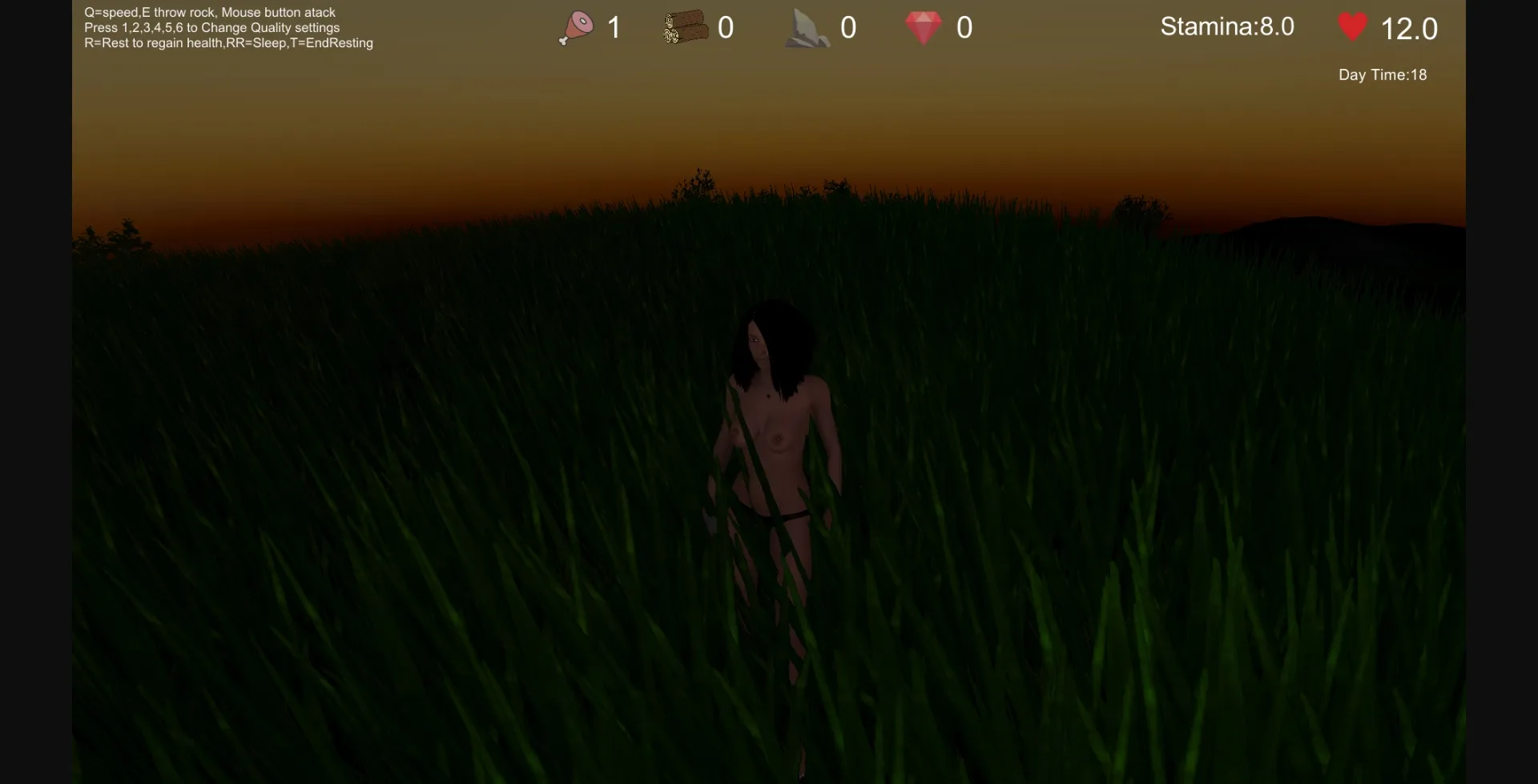This screenshot has height=784, width=1538.
Task: Click the red heart health icon
Action: (1354, 26)
